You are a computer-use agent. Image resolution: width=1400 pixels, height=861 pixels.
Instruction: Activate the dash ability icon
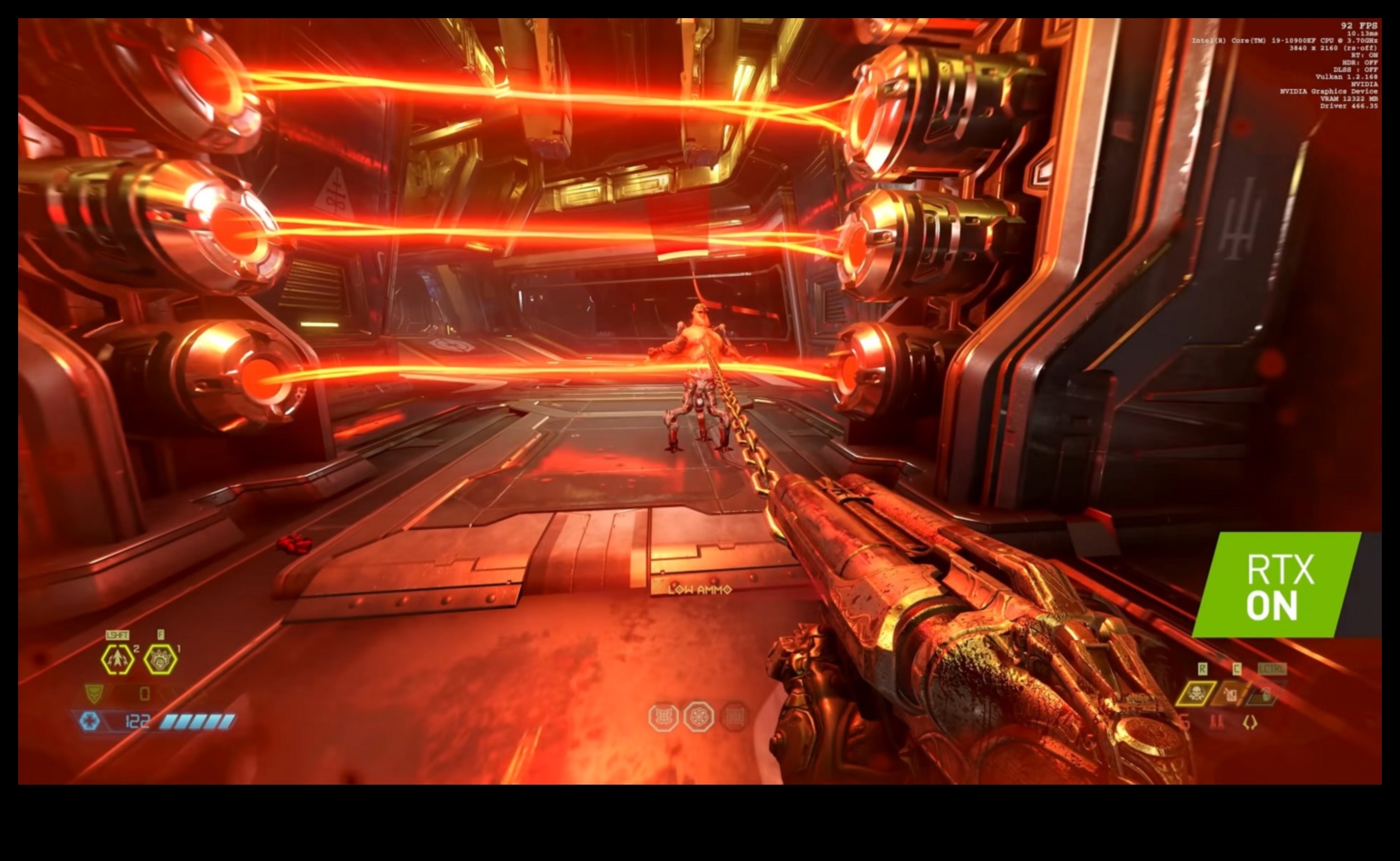pos(118,659)
